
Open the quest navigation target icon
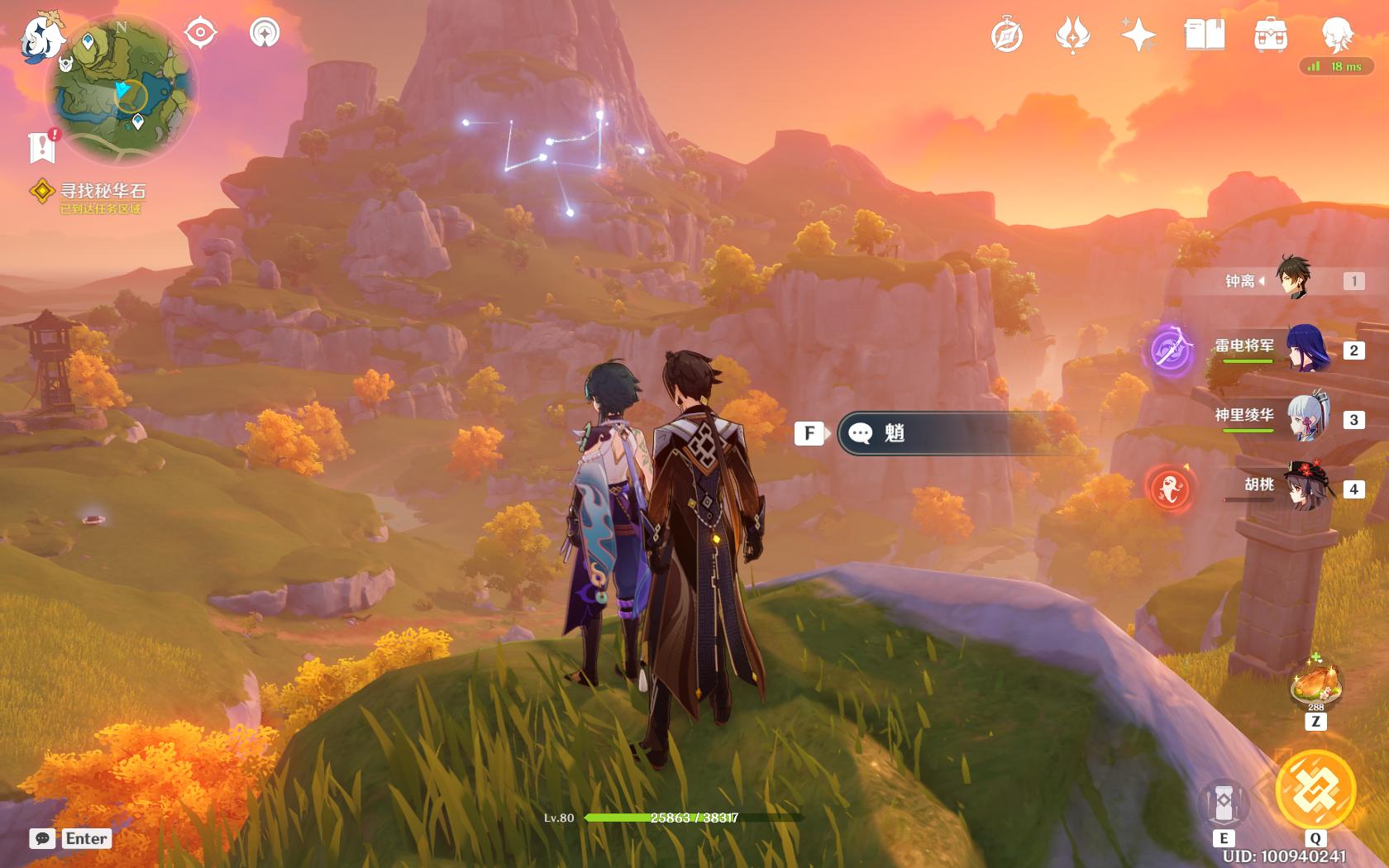200,33
